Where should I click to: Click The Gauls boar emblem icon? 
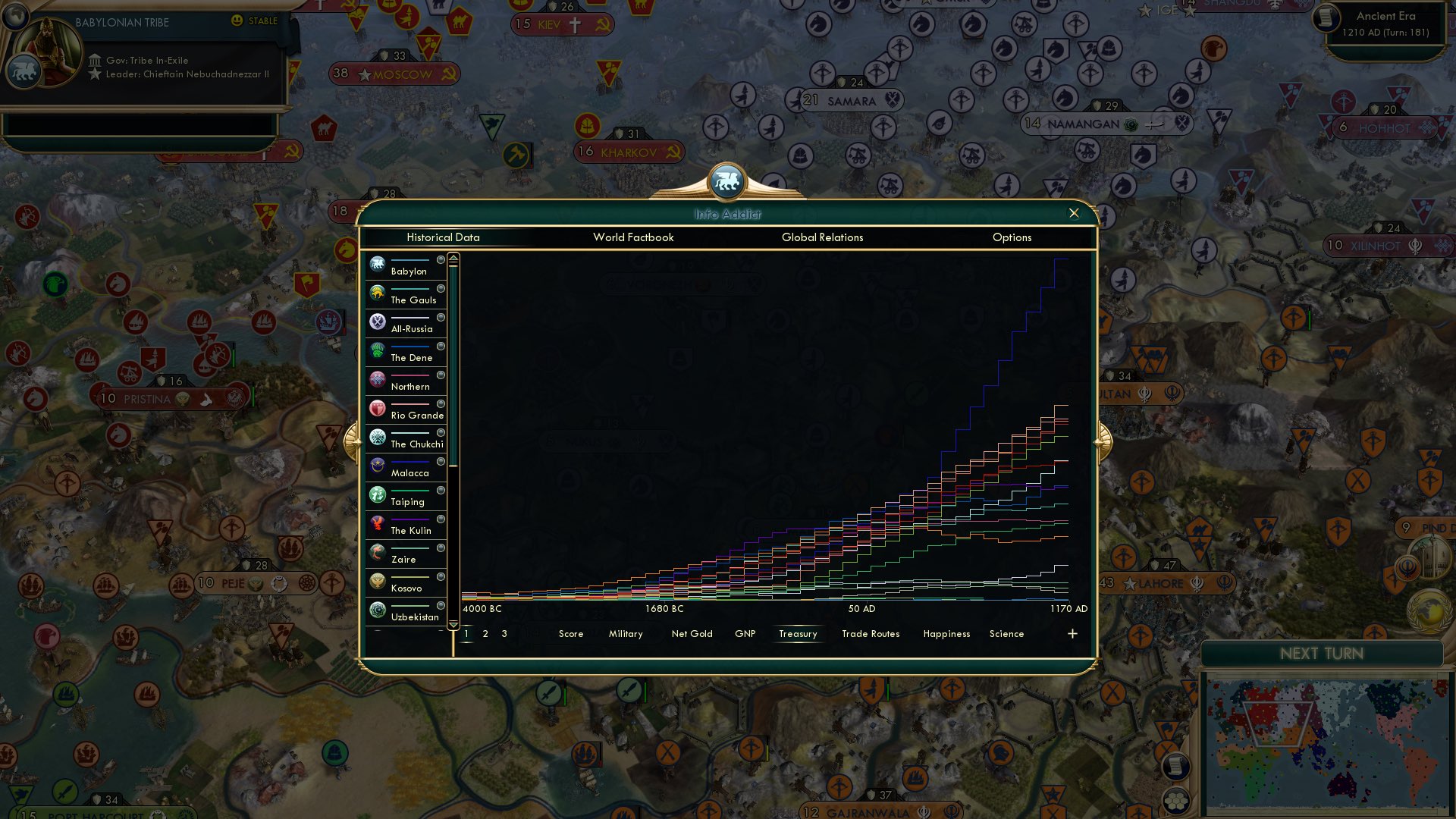(x=377, y=292)
